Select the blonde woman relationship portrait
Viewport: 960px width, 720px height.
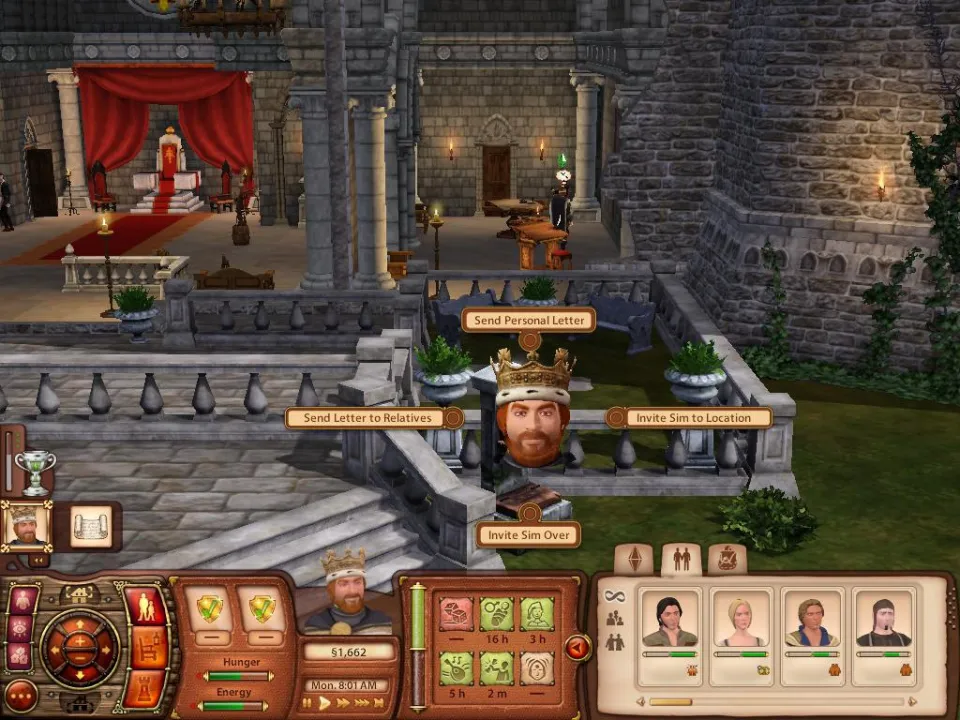pos(741,620)
